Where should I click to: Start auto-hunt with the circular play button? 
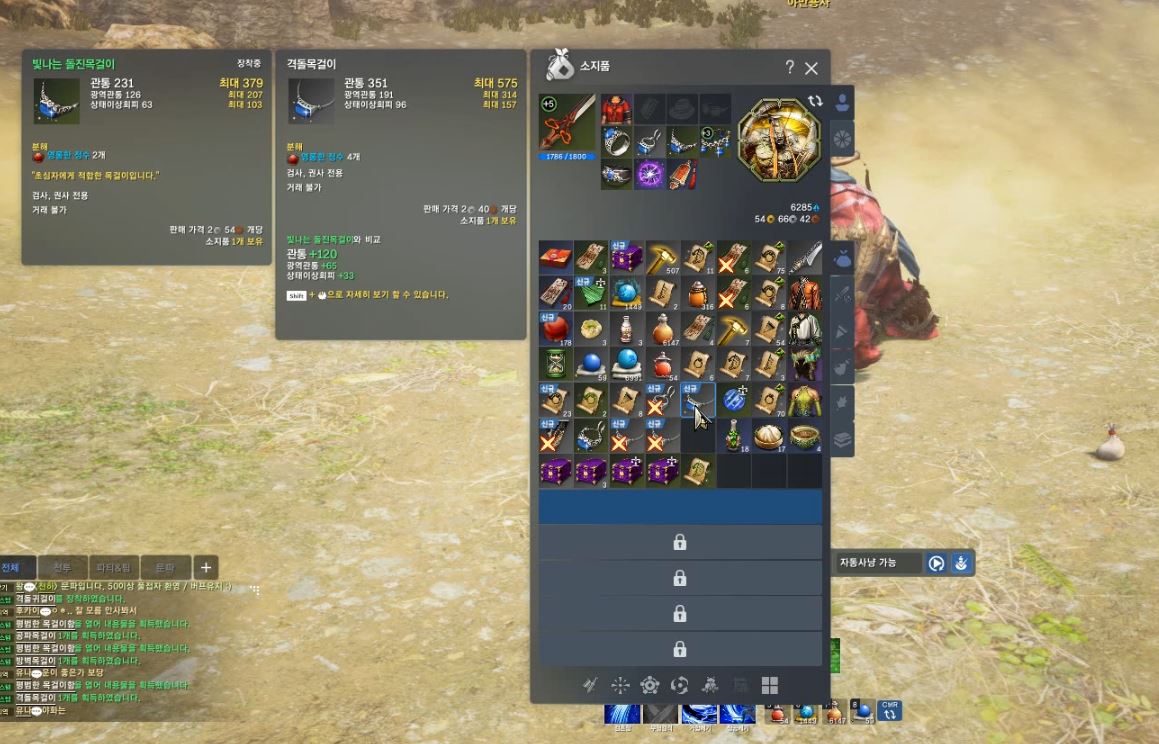pos(936,563)
